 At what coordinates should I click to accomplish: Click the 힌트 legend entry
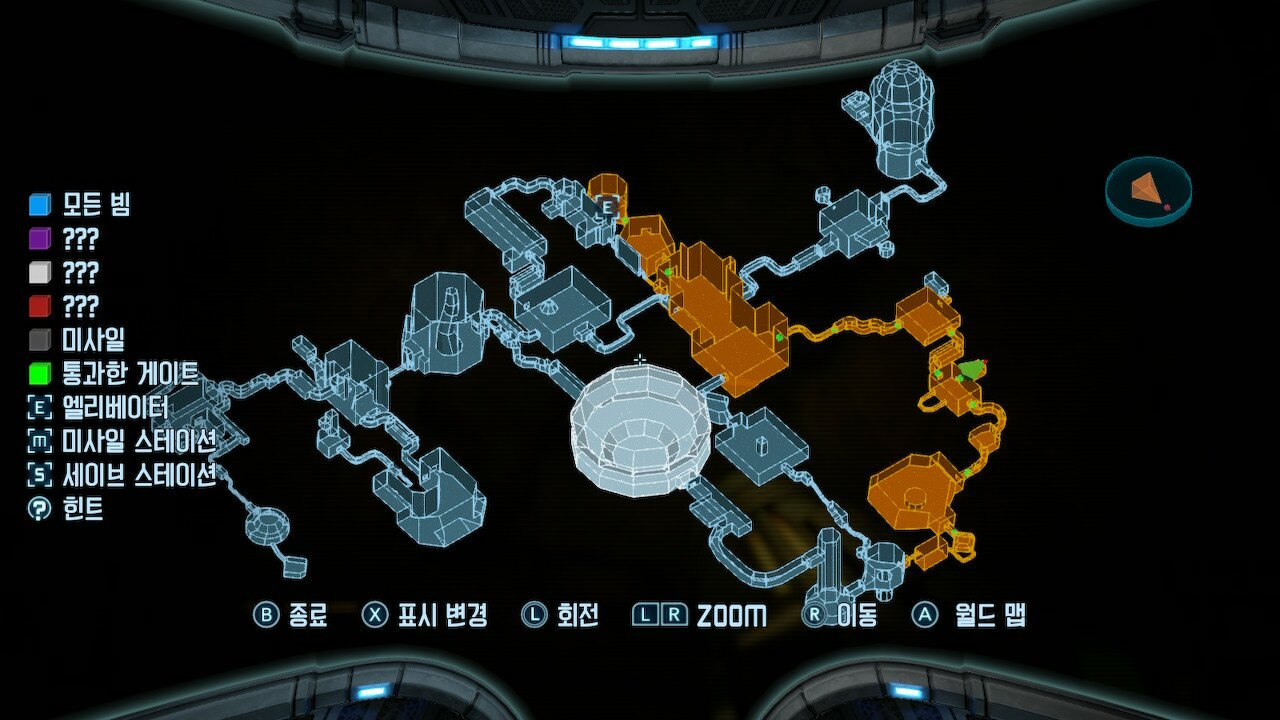66,509
